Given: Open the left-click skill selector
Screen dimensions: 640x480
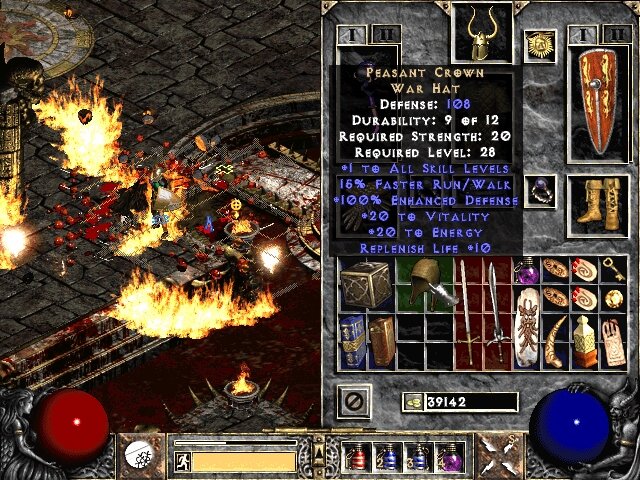Looking at the screenshot, I should [x=140, y=455].
